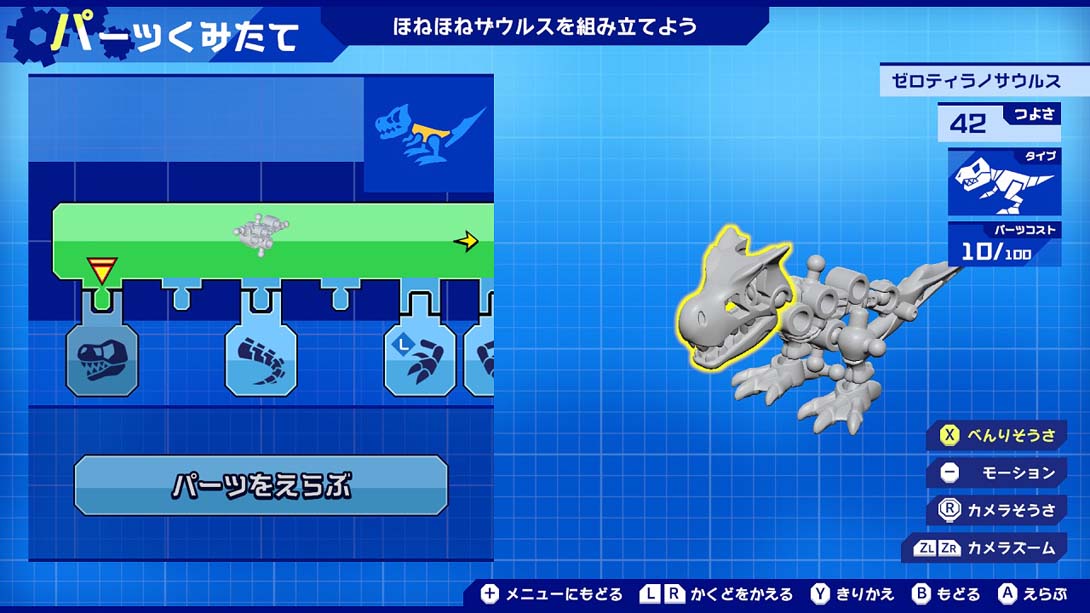Choose the tail bone part slot

click(261, 358)
